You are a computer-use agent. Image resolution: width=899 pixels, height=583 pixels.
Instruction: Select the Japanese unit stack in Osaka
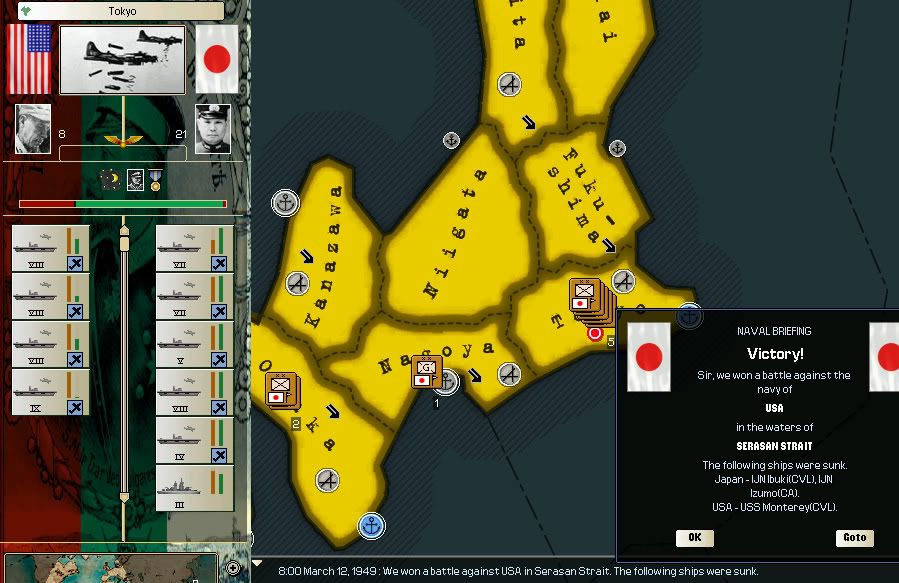280,388
